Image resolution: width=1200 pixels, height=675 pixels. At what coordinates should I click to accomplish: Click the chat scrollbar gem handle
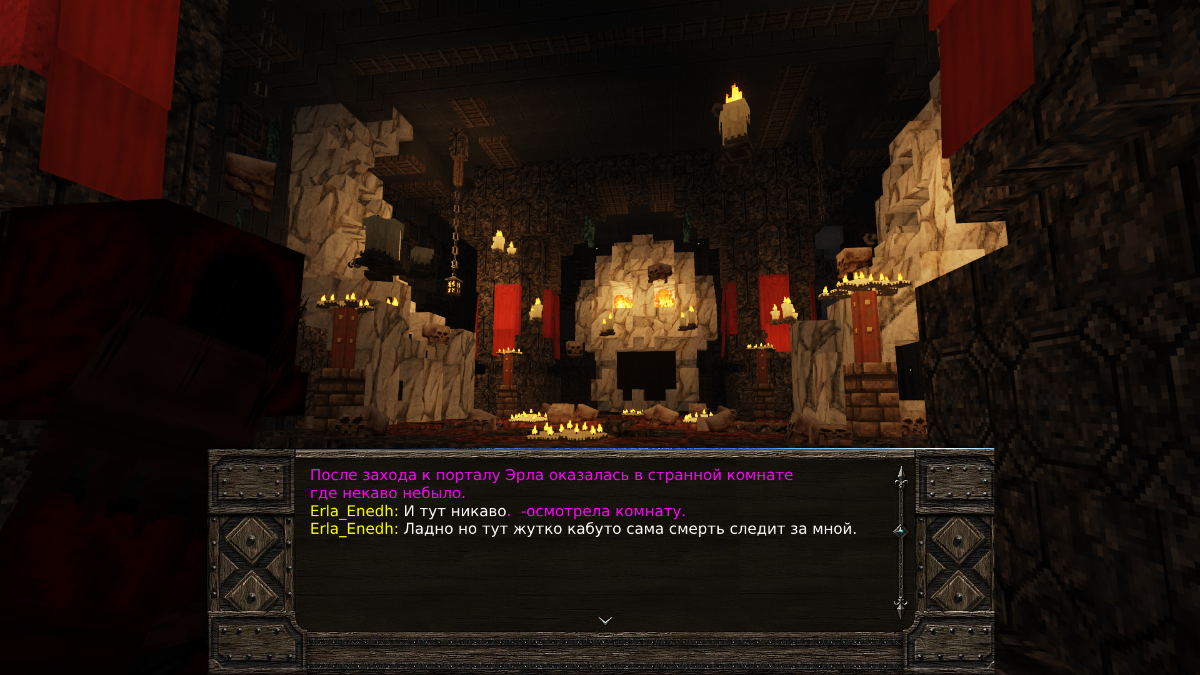point(899,530)
